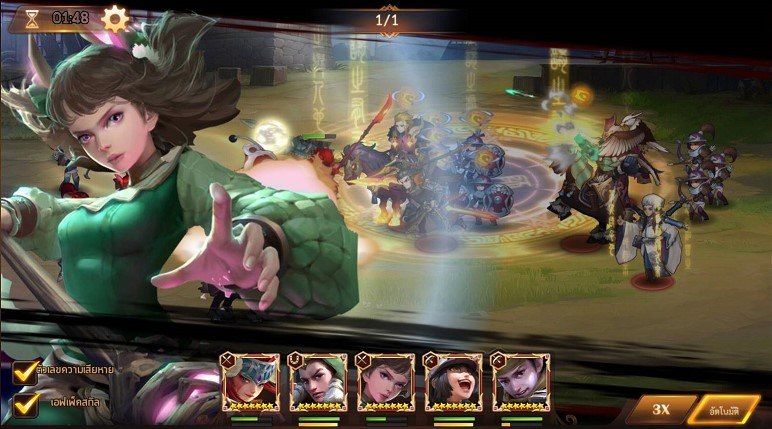The width and height of the screenshot is (772, 429).
Task: Select the green-hooded hero portrait
Action: (x=318, y=381)
